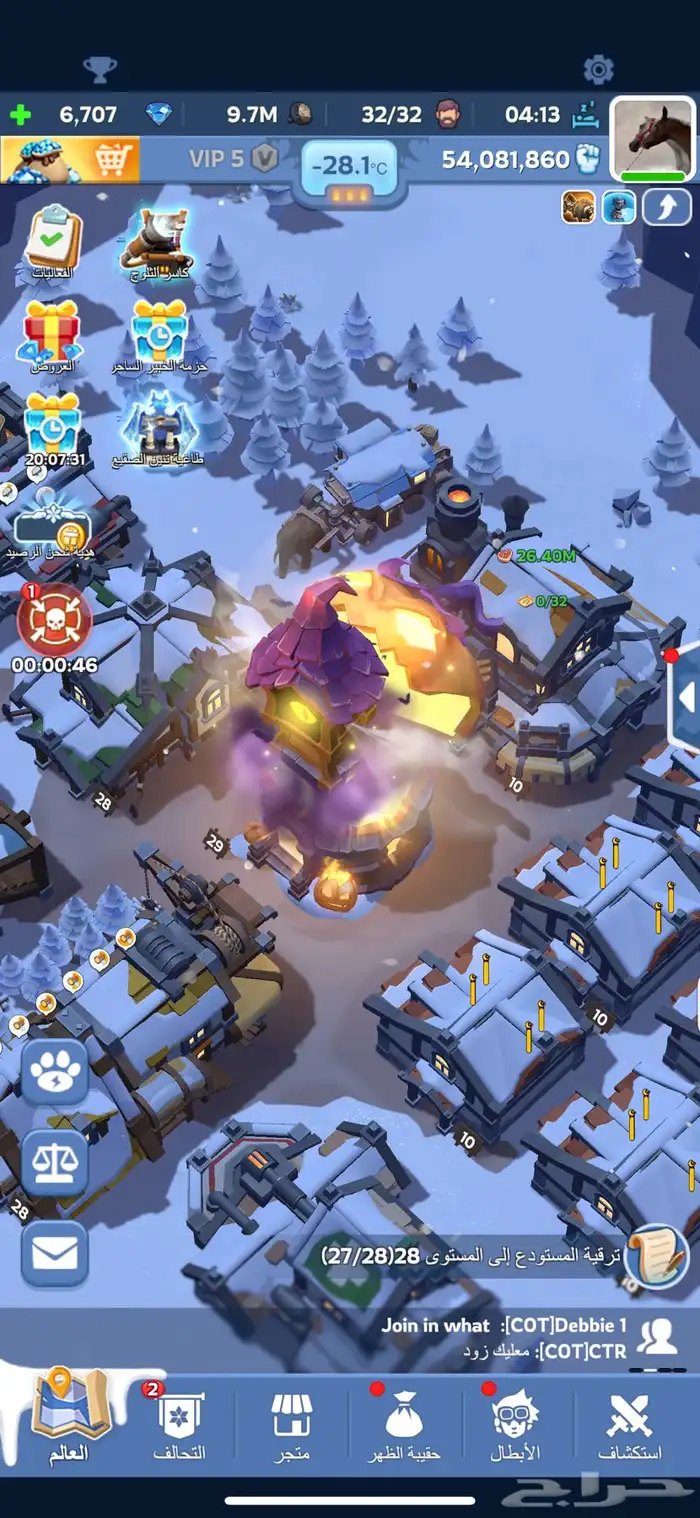Add gems with the green plus
This screenshot has width=700, height=1518.
tap(19, 114)
